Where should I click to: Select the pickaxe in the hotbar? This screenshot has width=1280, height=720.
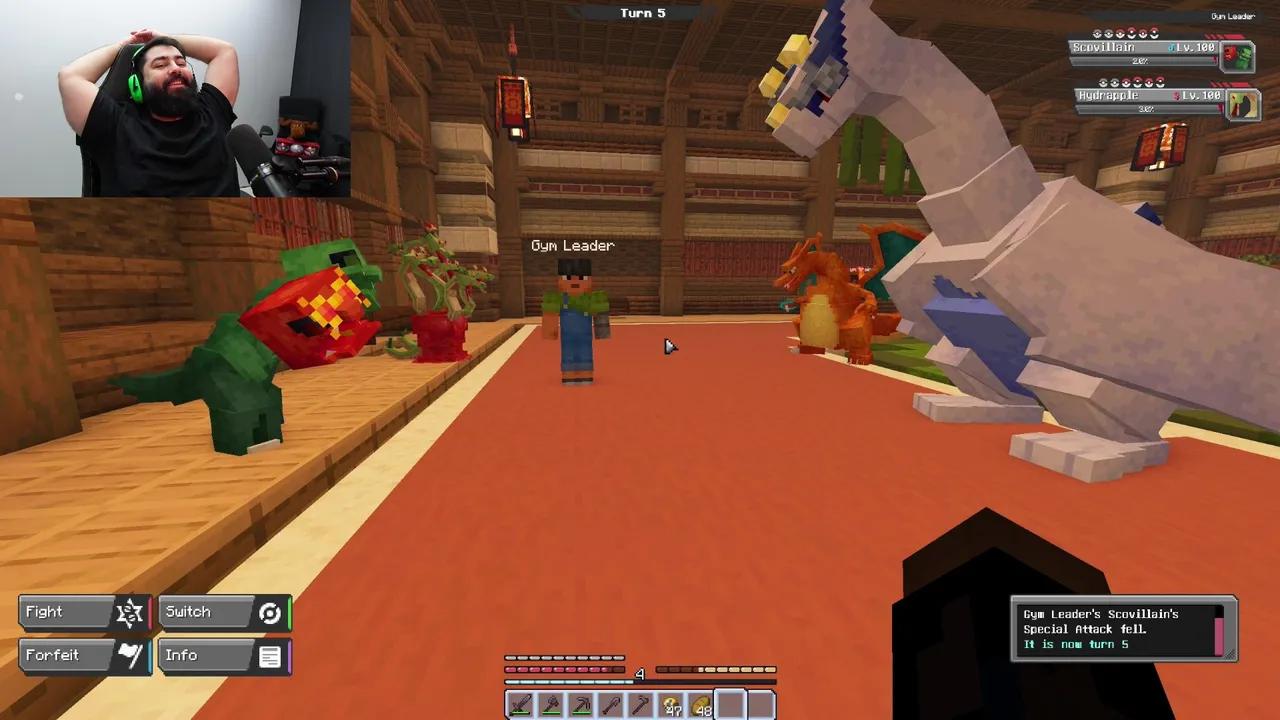[x=582, y=705]
